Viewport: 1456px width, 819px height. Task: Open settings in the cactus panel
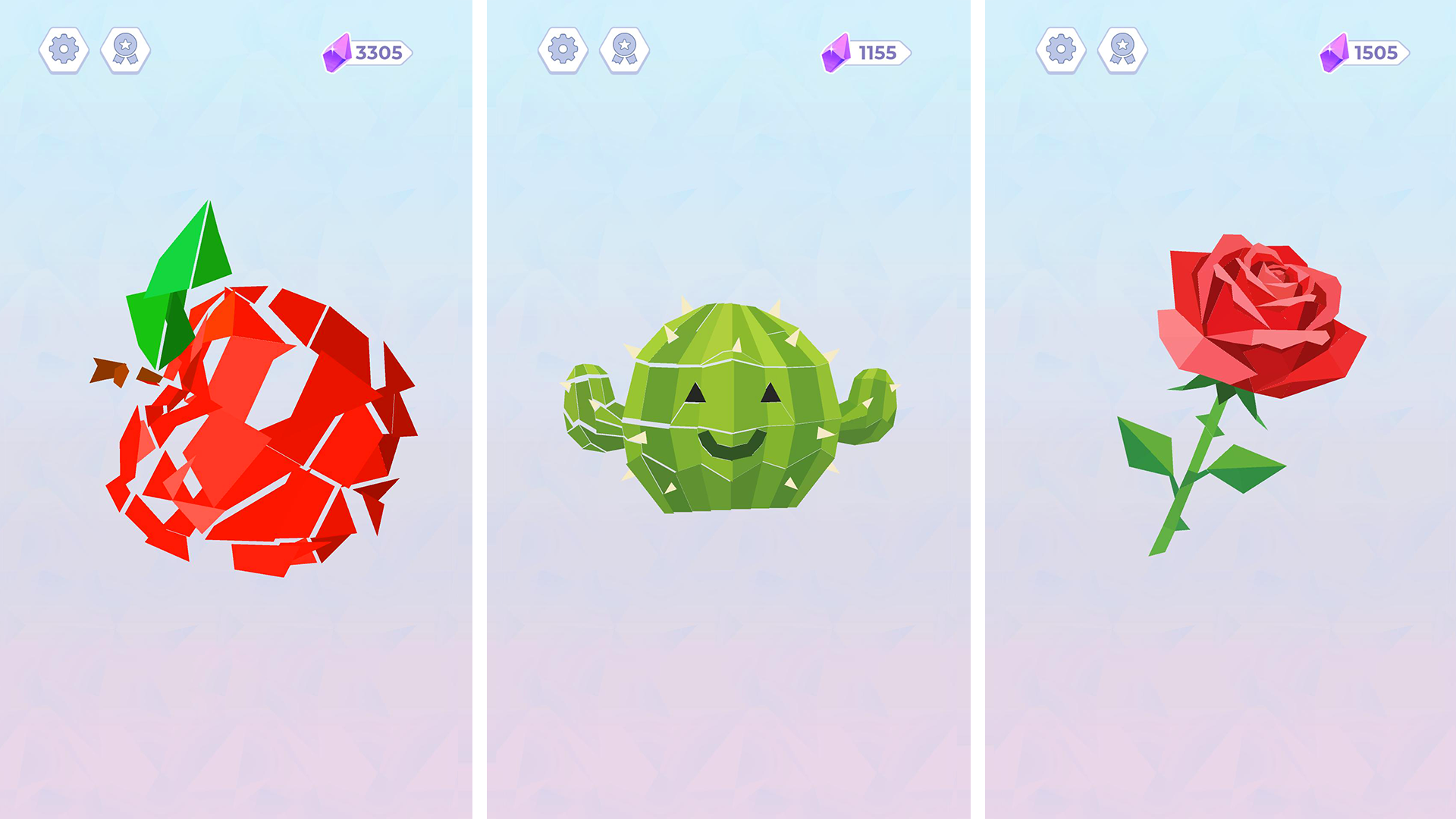click(x=561, y=49)
